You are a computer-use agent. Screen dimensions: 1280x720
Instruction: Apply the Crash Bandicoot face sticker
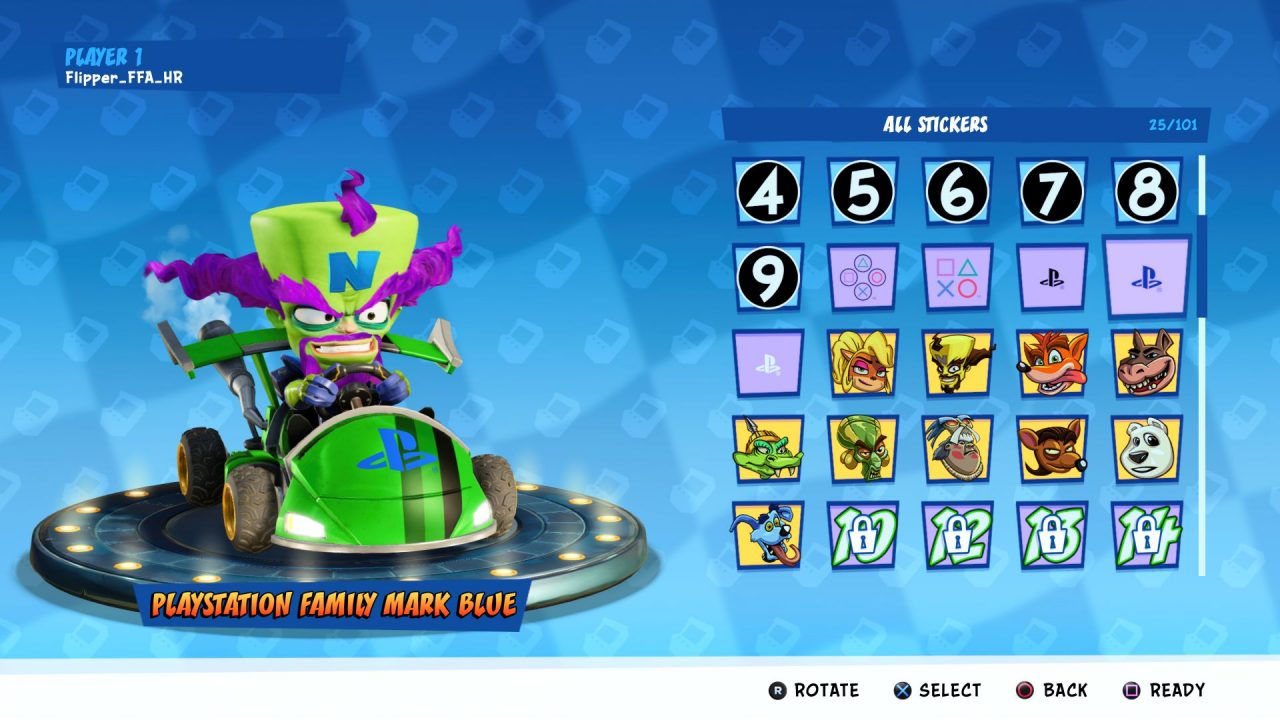click(1052, 363)
